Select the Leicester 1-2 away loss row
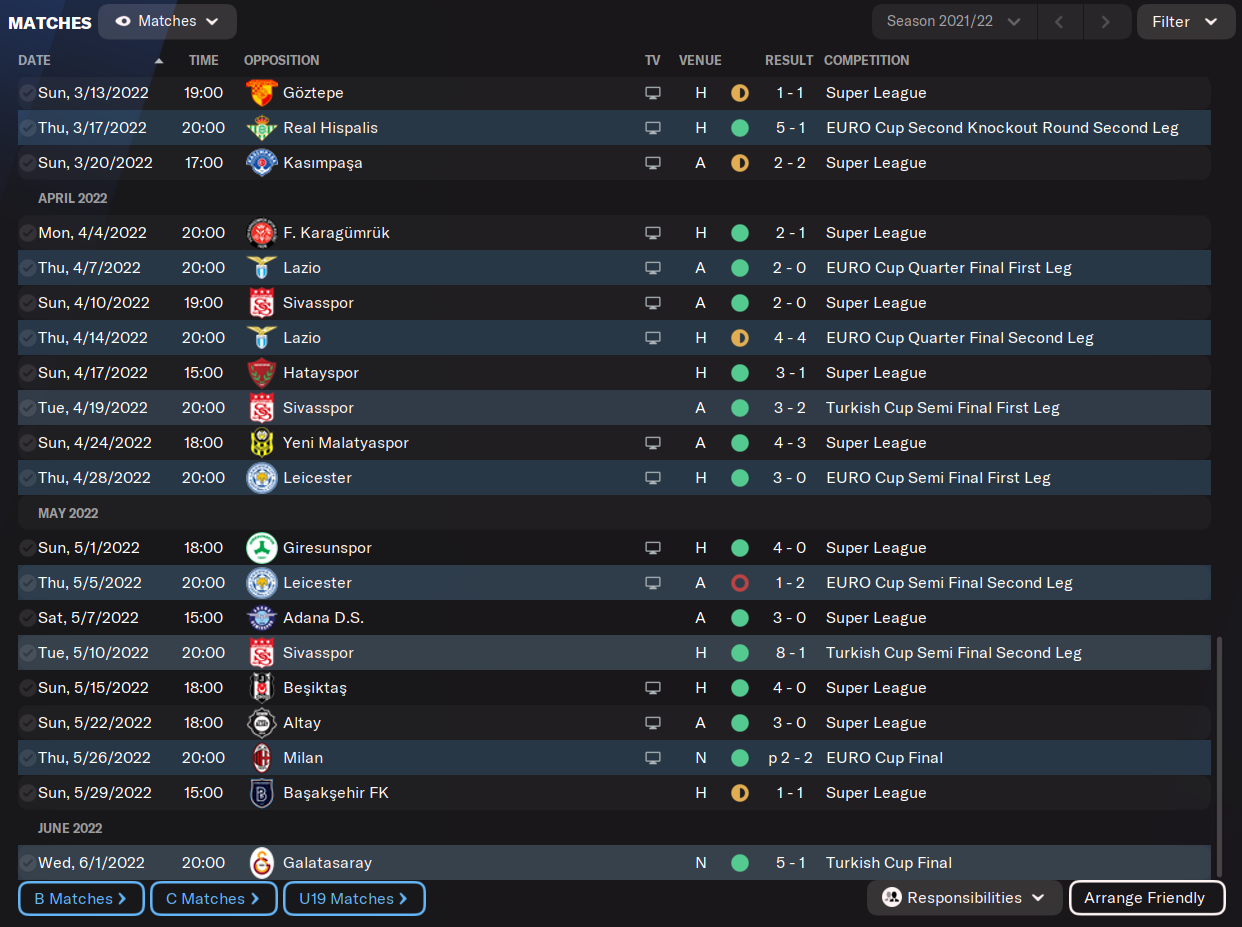The image size is (1242, 927). pyautogui.click(x=317, y=583)
